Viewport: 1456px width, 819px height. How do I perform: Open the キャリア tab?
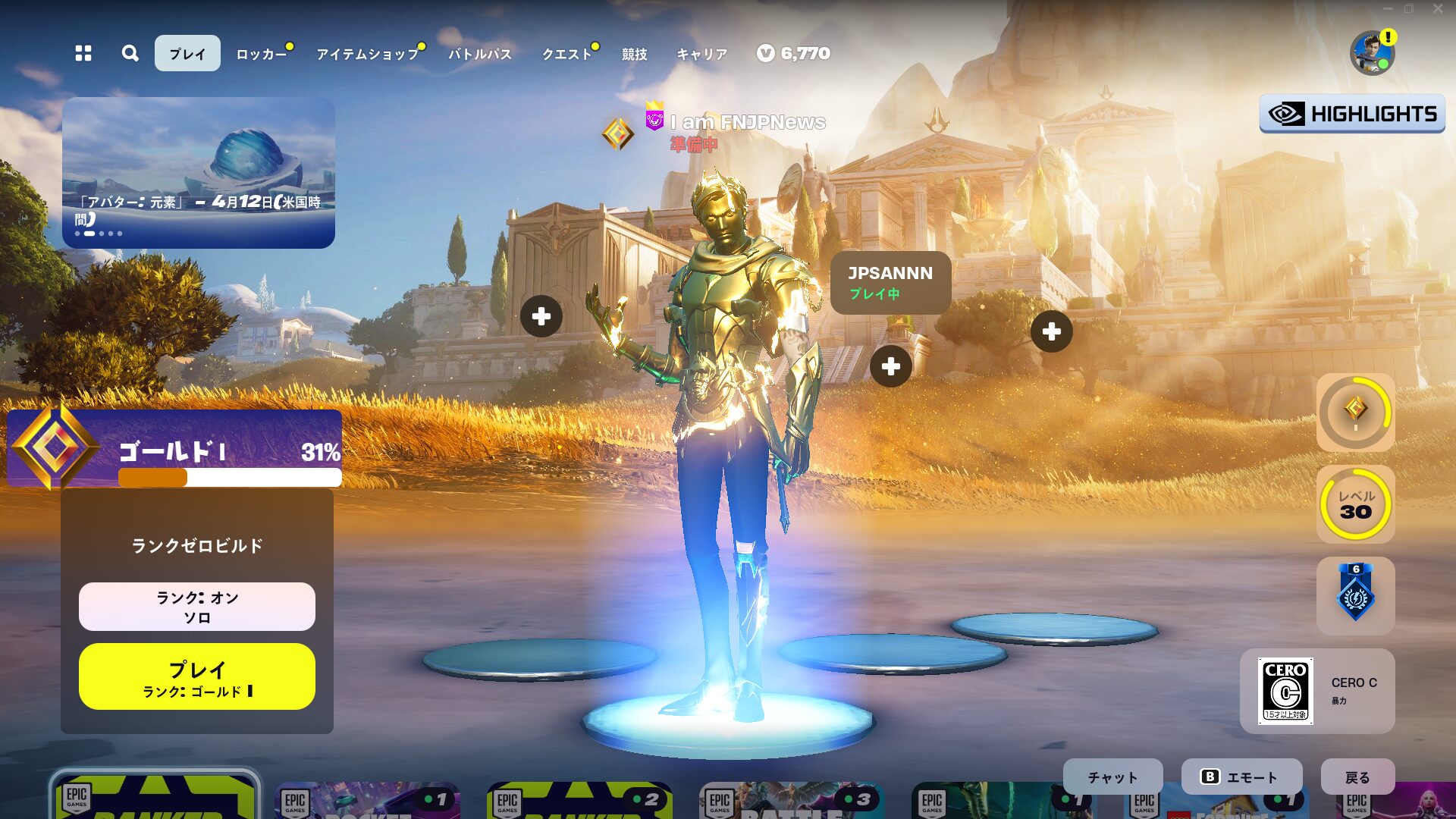pos(701,54)
